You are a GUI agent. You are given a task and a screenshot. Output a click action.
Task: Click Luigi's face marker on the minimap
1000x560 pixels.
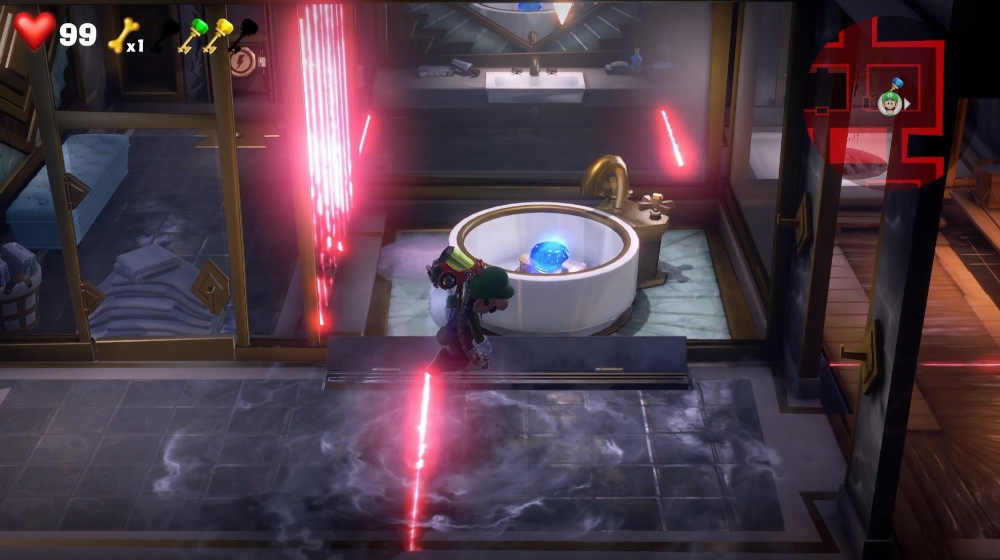coord(889,102)
